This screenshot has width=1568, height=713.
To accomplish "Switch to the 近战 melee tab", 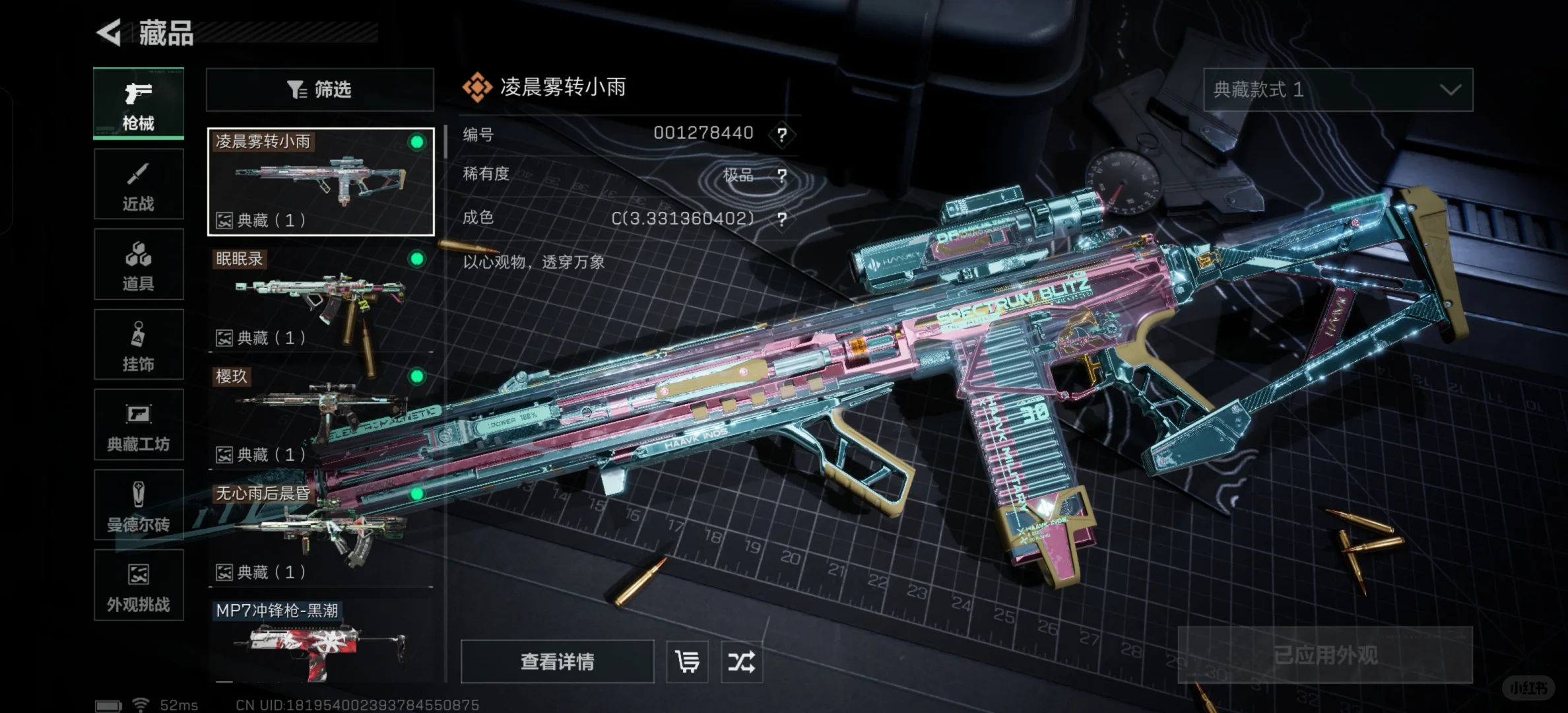I will (139, 184).
